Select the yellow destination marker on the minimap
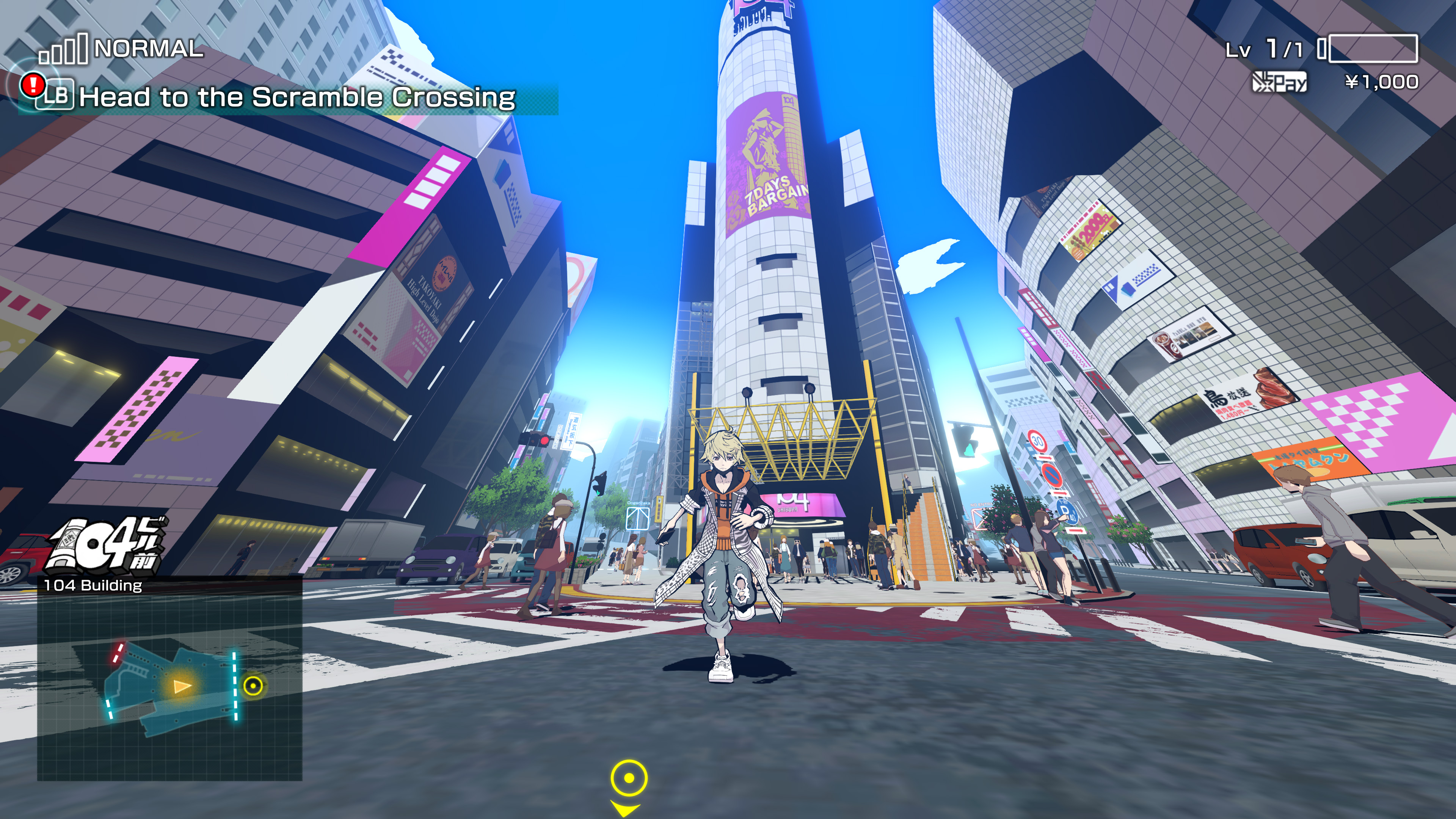 253,686
